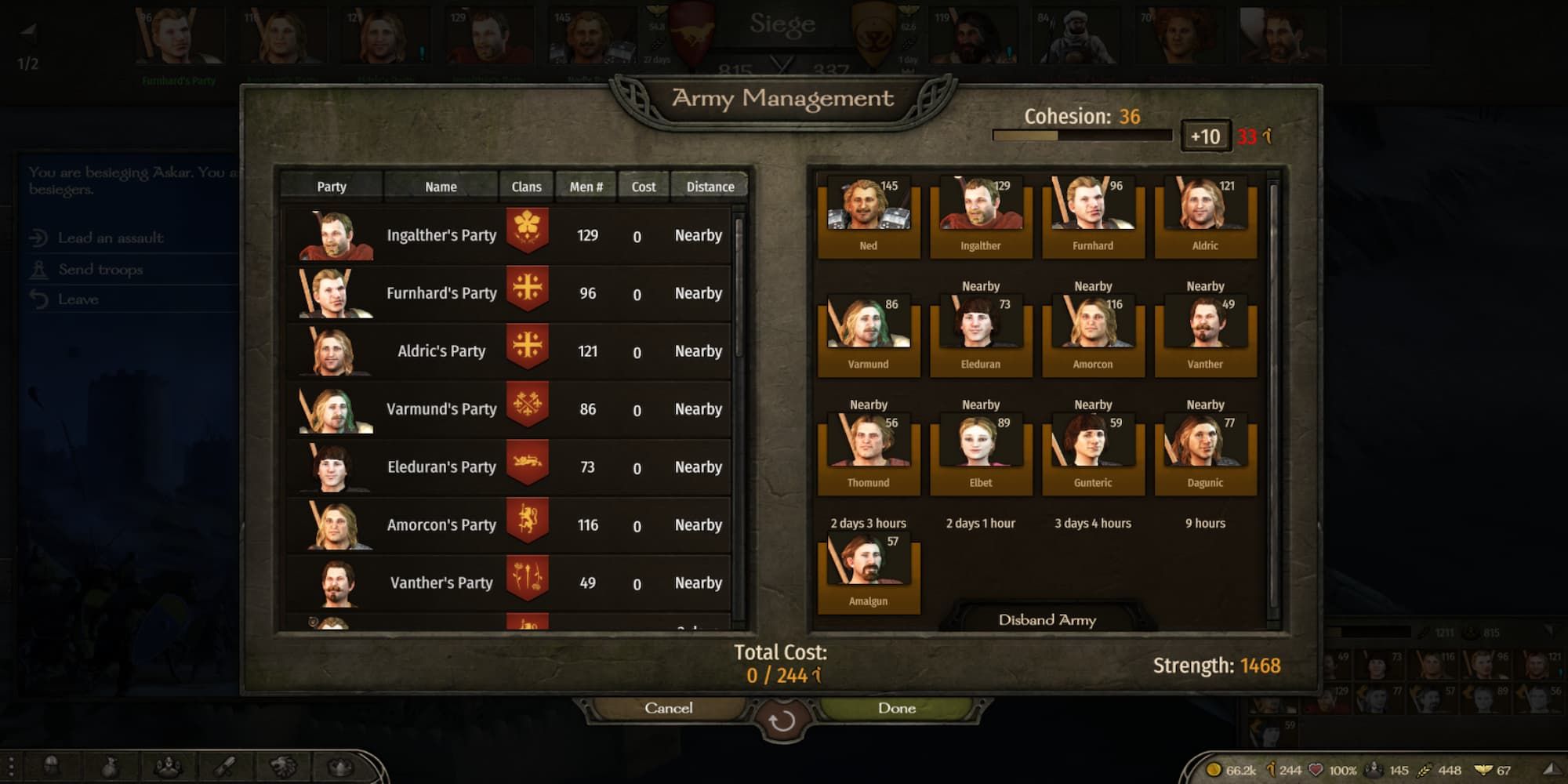Image resolution: width=1568 pixels, height=784 pixels.
Task: Choose Furnhard's Party from the list
Action: point(510,293)
